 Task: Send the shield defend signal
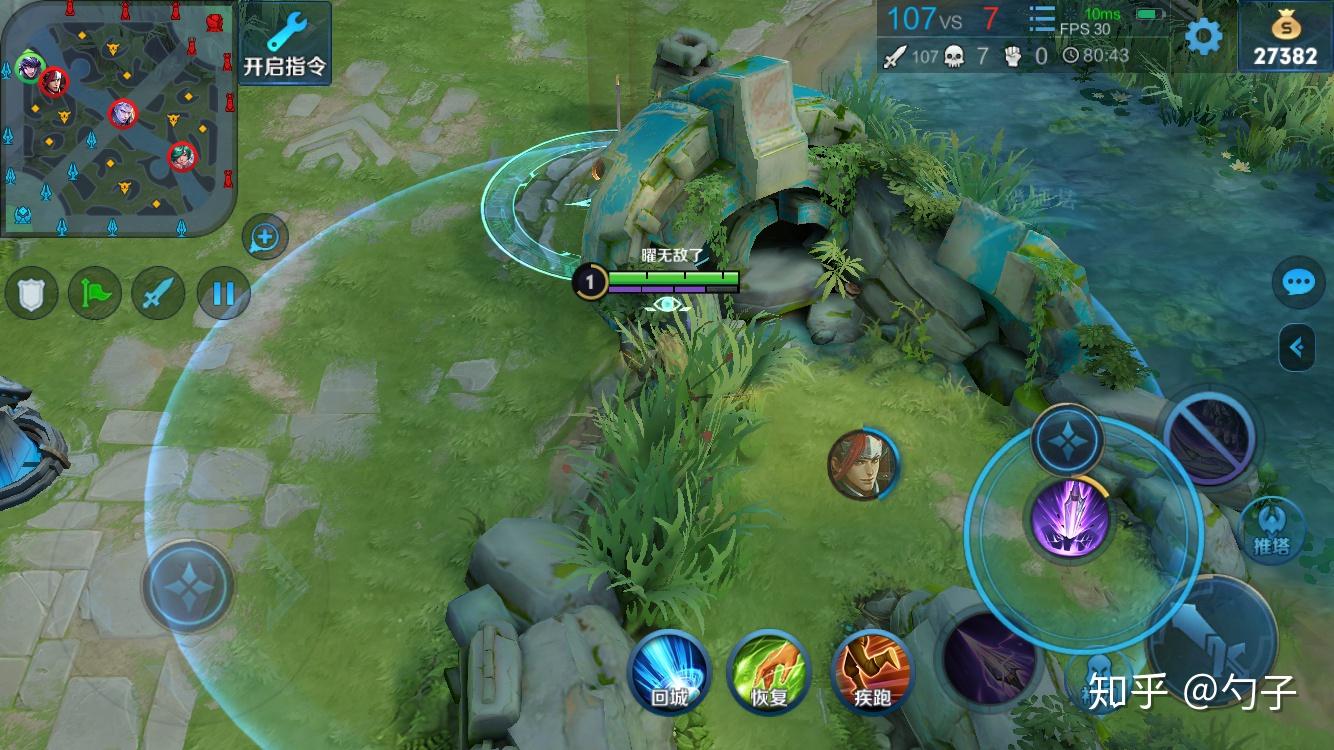pyautogui.click(x=32, y=294)
